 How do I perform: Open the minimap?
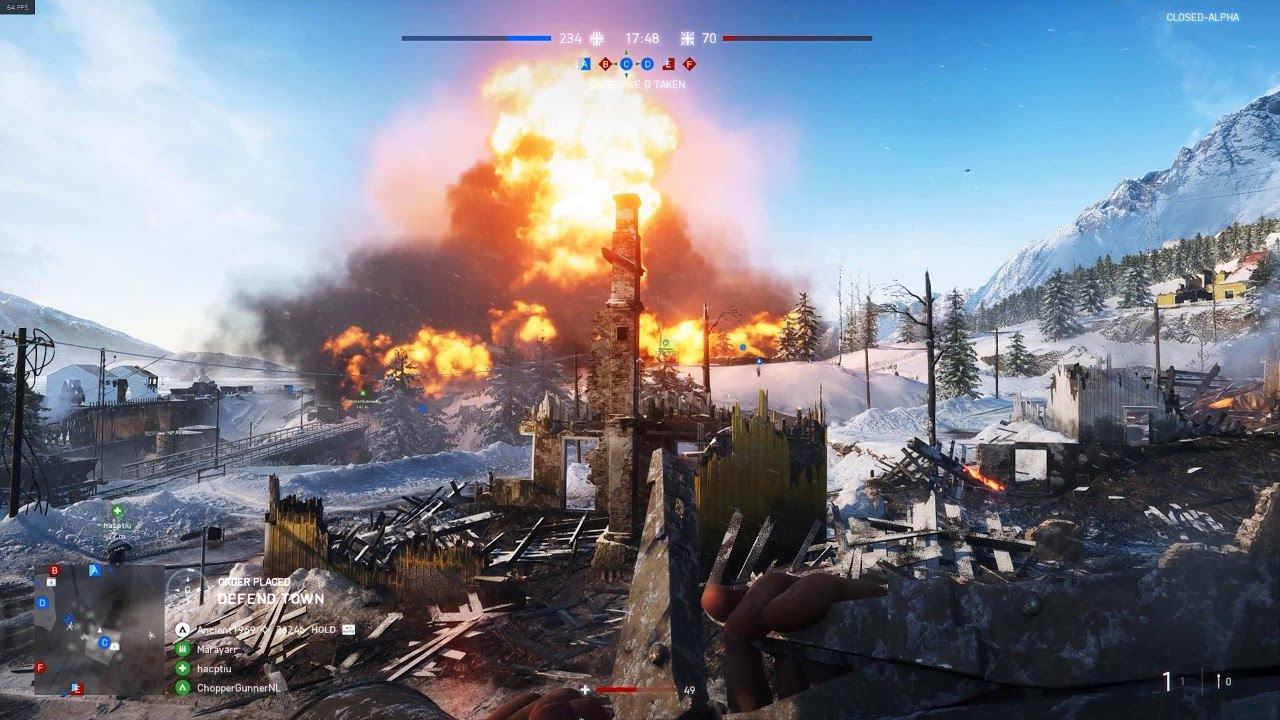99,629
